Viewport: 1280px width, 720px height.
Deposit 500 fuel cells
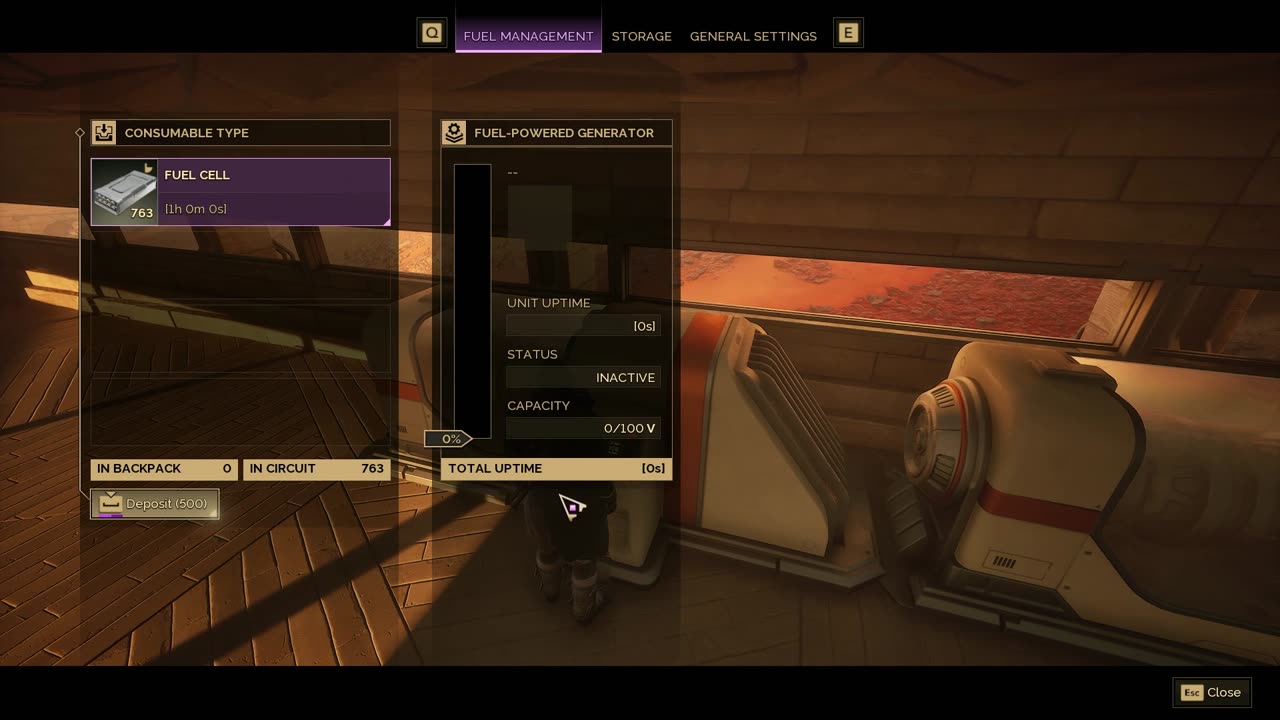point(155,504)
